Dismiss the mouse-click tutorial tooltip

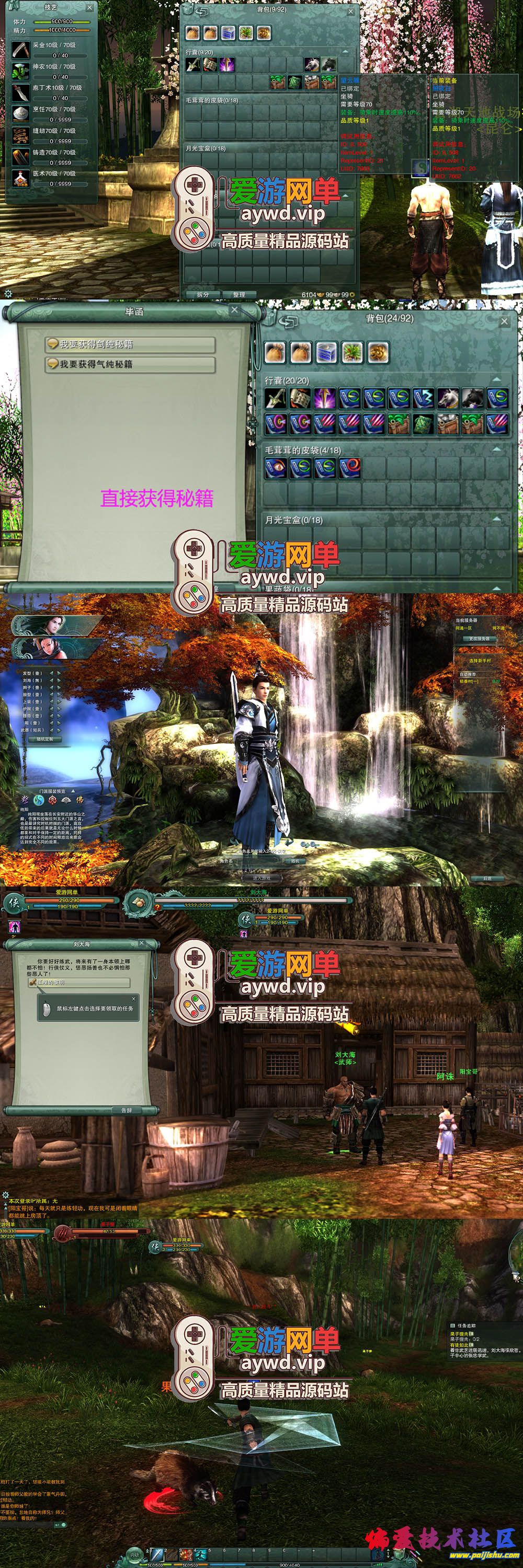134,999
